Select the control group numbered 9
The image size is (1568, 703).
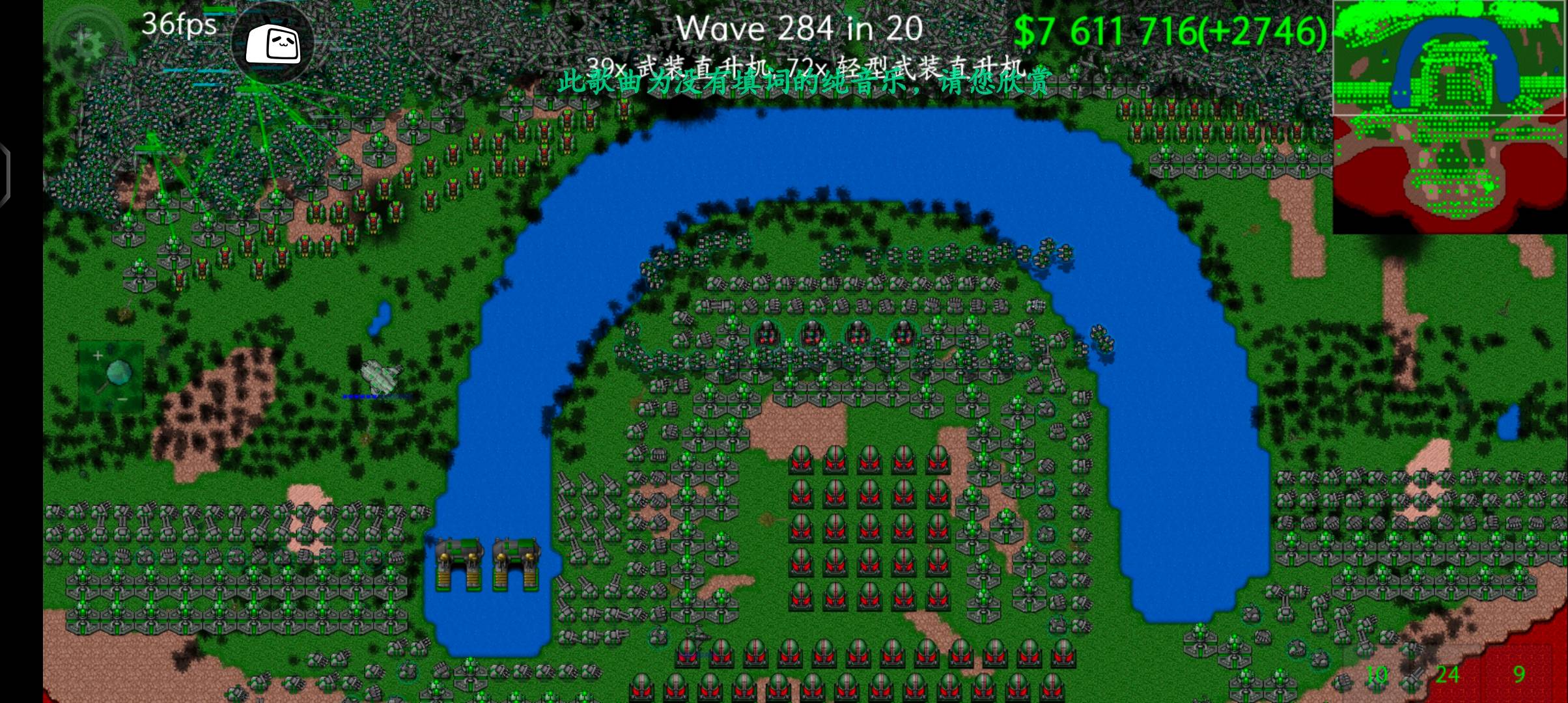click(1519, 675)
